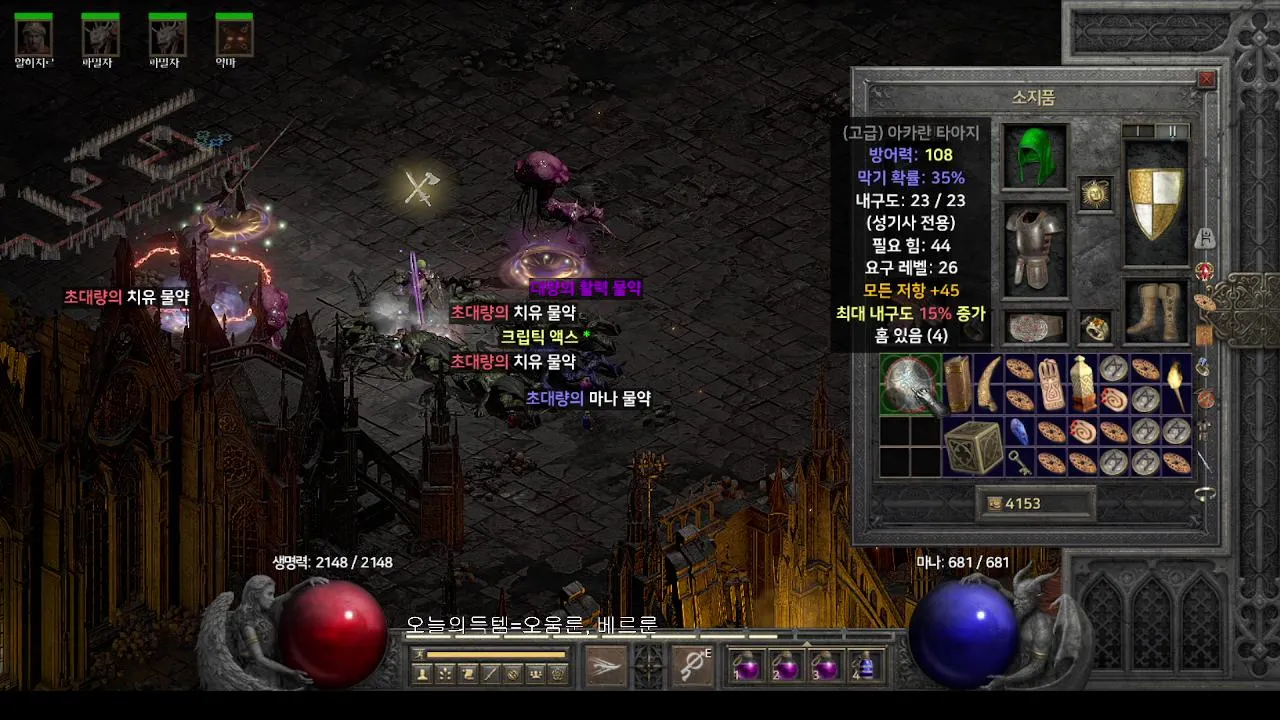Pick the equipped leather boots
Screen dimensions: 1280x720
coord(1156,311)
